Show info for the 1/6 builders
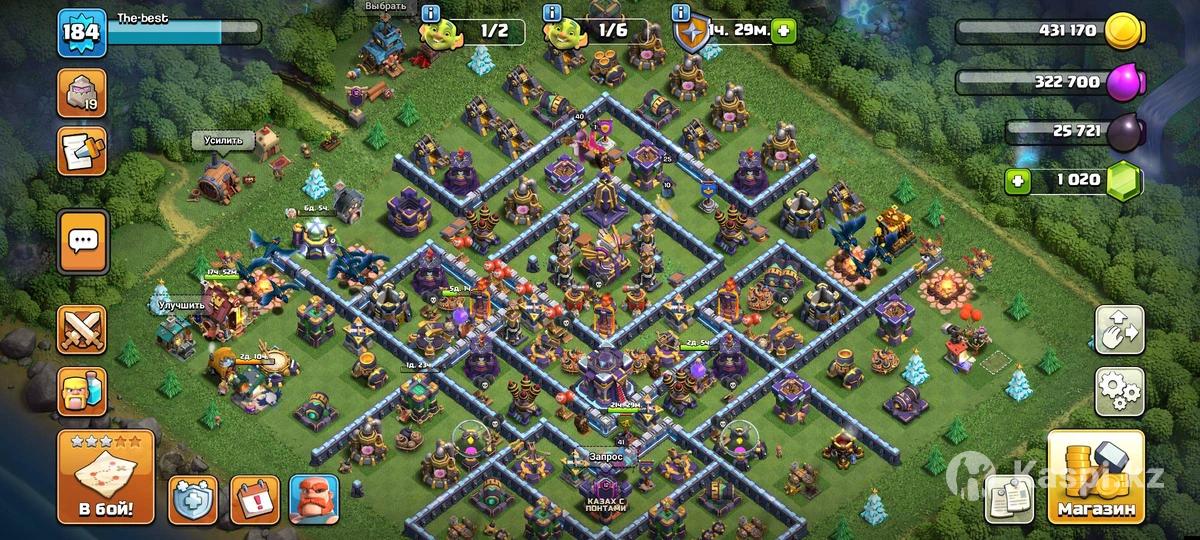The image size is (1200, 540). (x=550, y=13)
